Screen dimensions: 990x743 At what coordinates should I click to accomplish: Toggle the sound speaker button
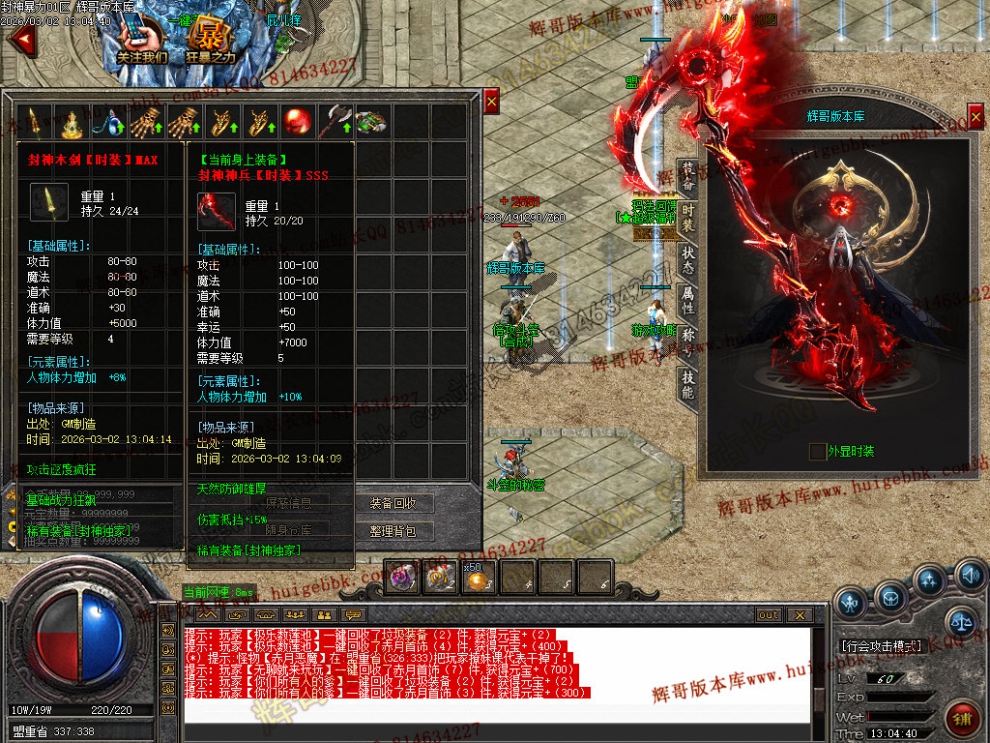(x=969, y=575)
